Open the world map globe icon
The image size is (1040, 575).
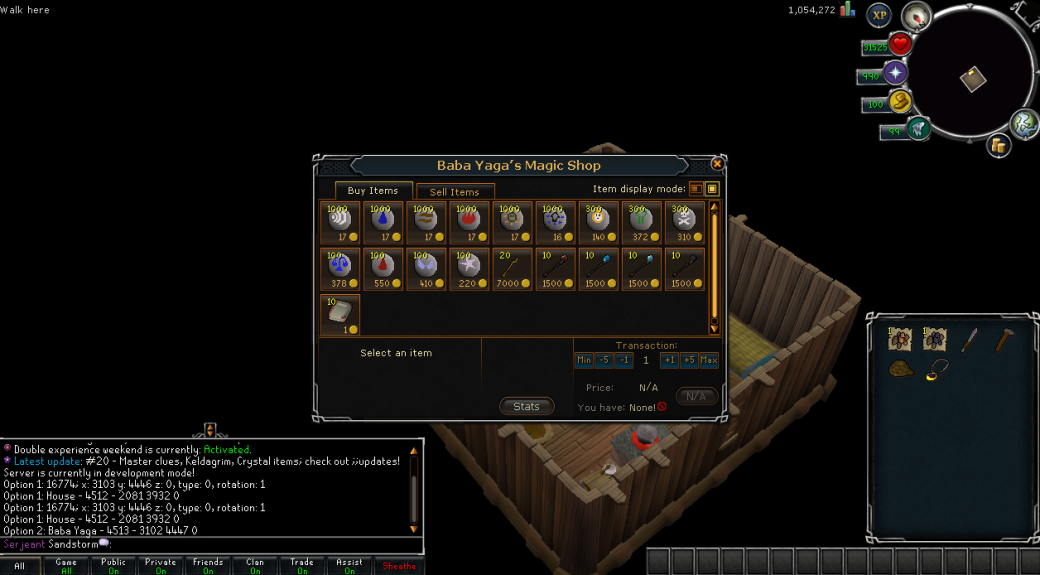(1023, 123)
